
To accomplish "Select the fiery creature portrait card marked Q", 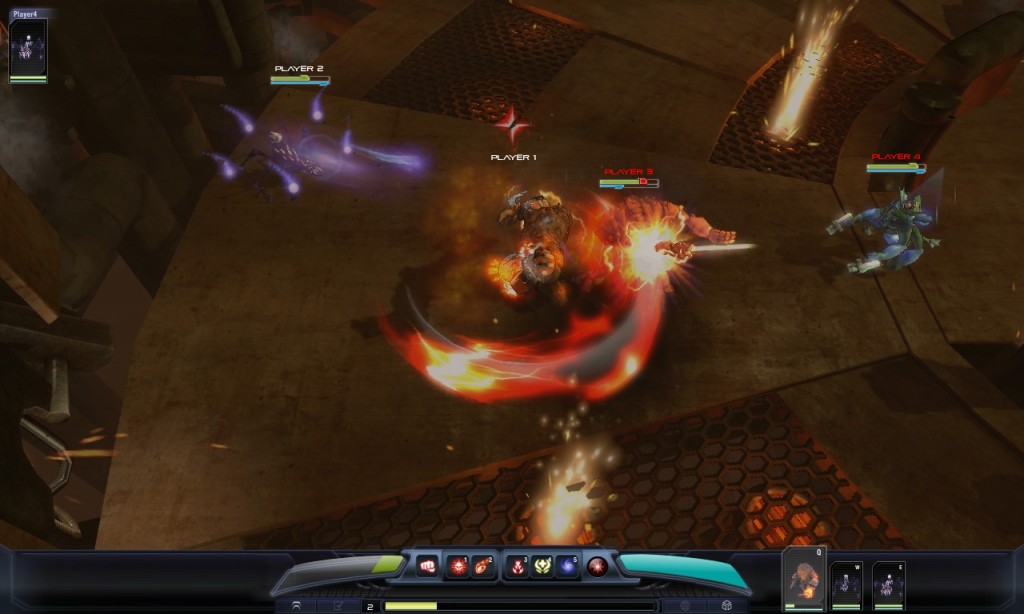I will point(804,580).
